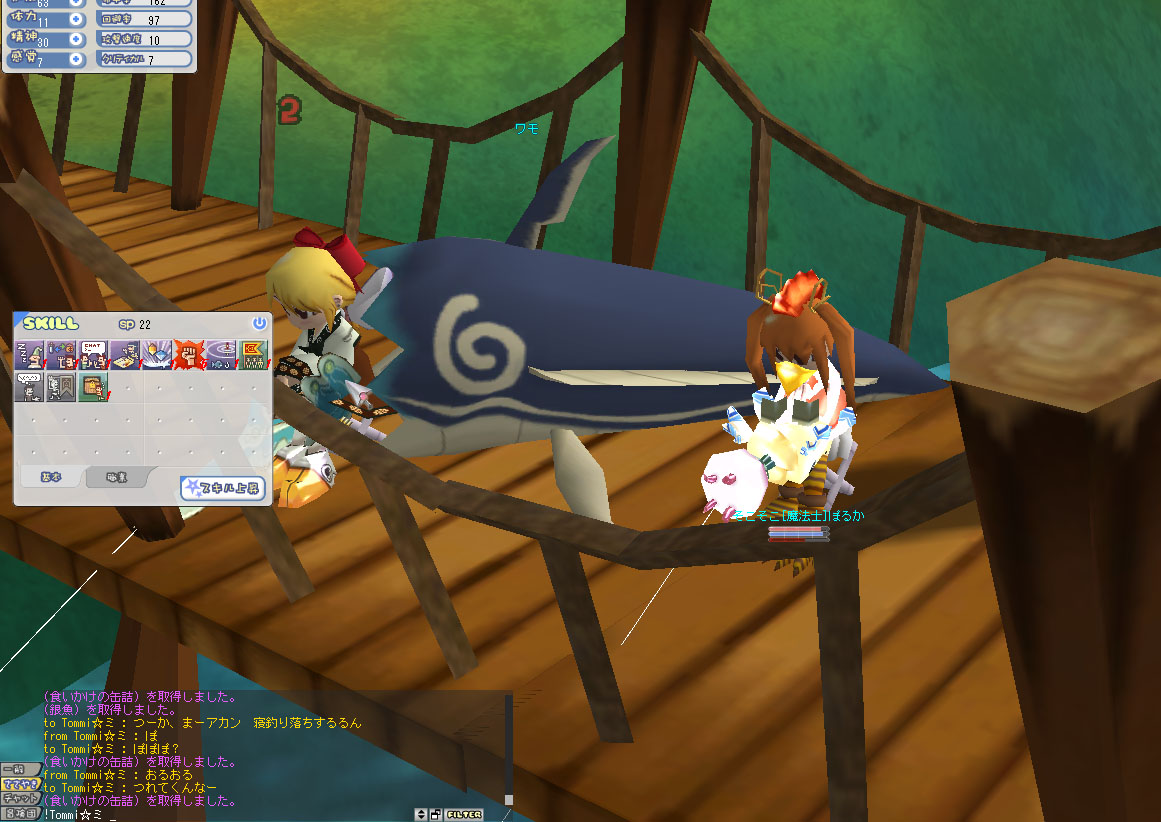The width and height of the screenshot is (1161, 822).
Task: Use the item trade skill icon
Action: tap(62, 353)
